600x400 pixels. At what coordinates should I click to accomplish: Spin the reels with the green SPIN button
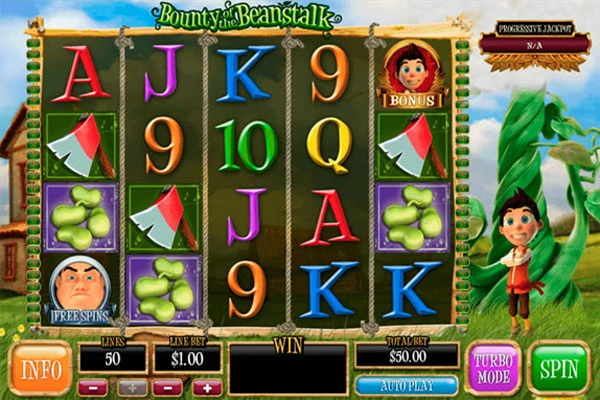(559, 367)
